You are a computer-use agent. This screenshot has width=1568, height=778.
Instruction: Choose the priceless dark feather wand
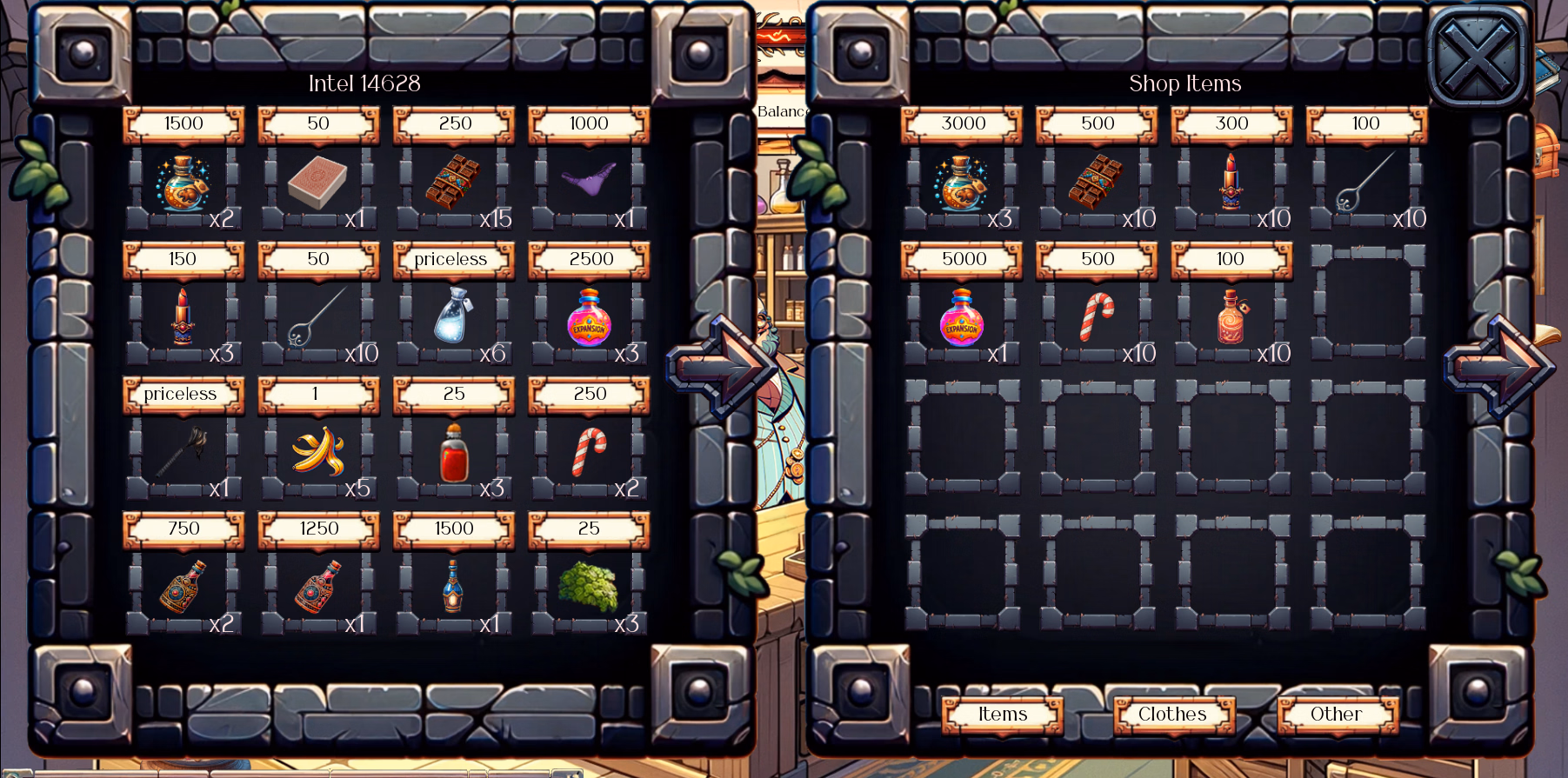(x=183, y=452)
